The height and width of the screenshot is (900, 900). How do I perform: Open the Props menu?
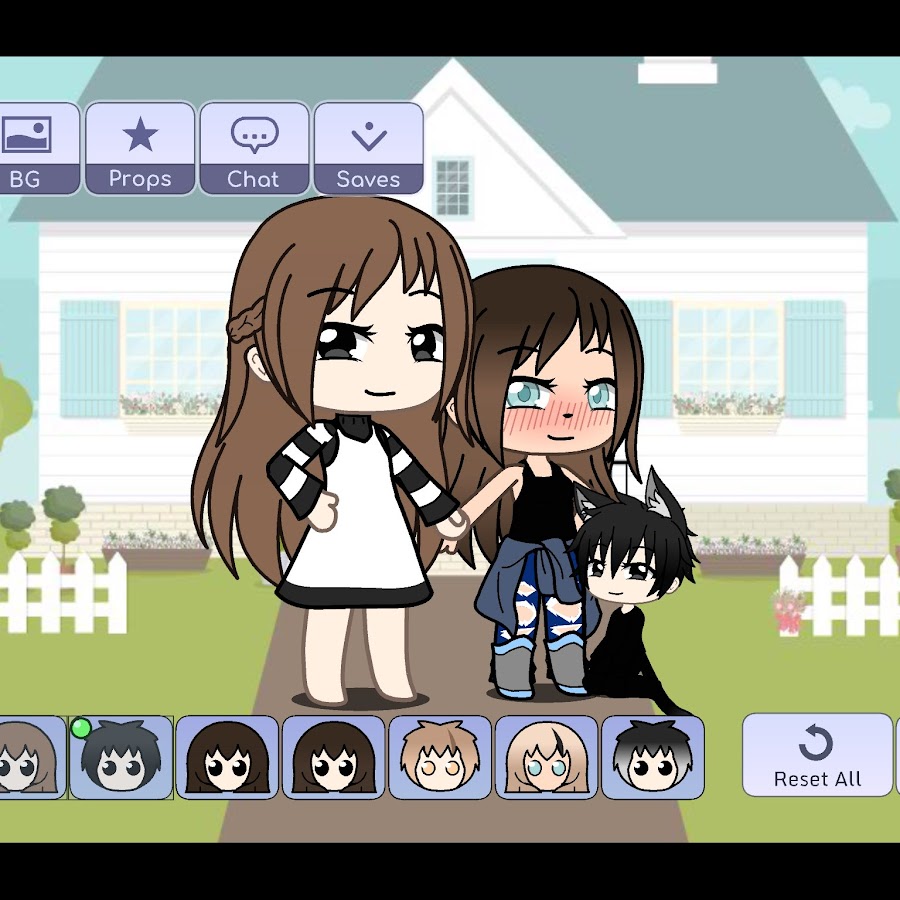pos(140,148)
